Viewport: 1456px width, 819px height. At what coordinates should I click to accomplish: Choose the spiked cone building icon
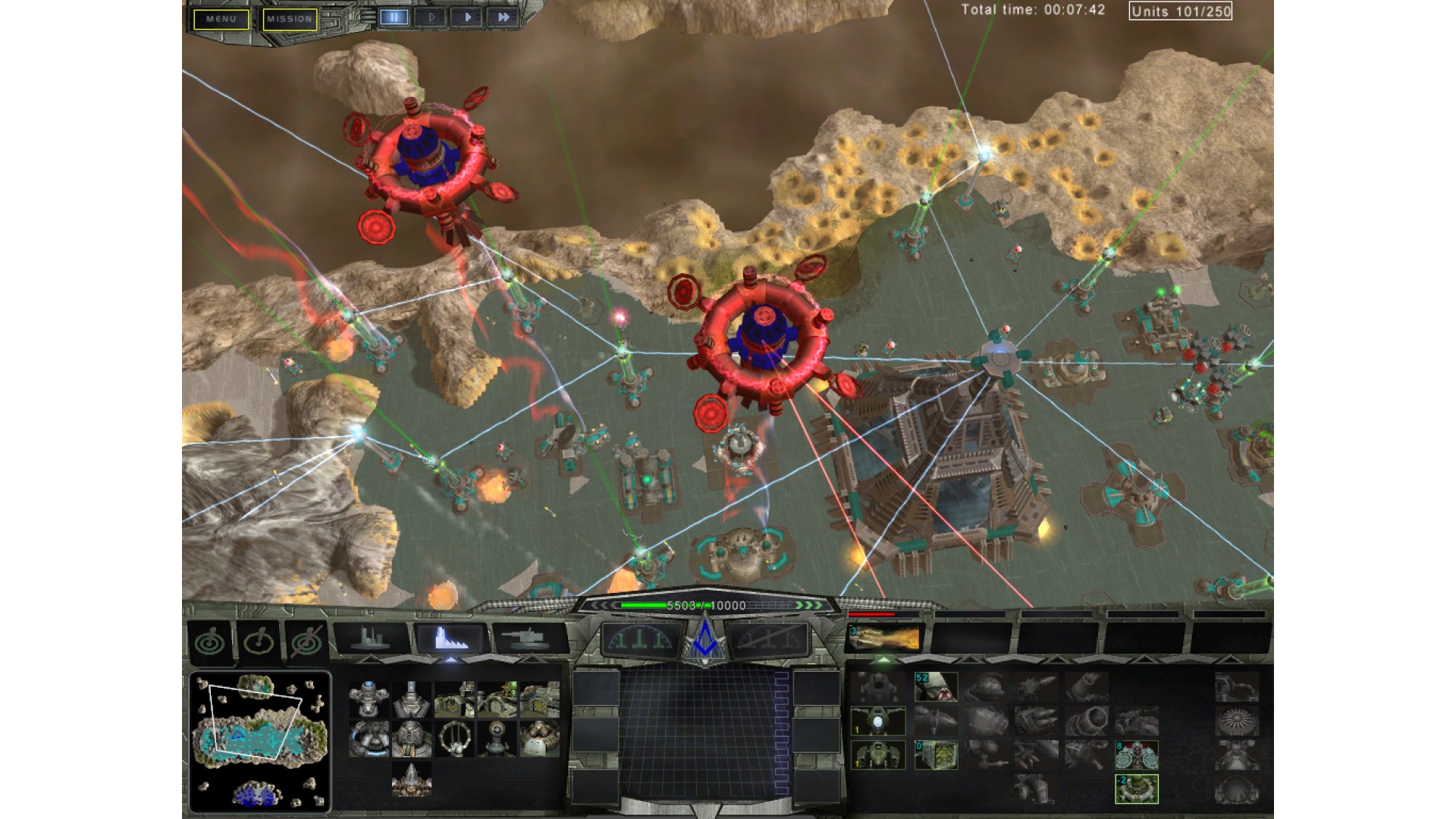coord(412,779)
